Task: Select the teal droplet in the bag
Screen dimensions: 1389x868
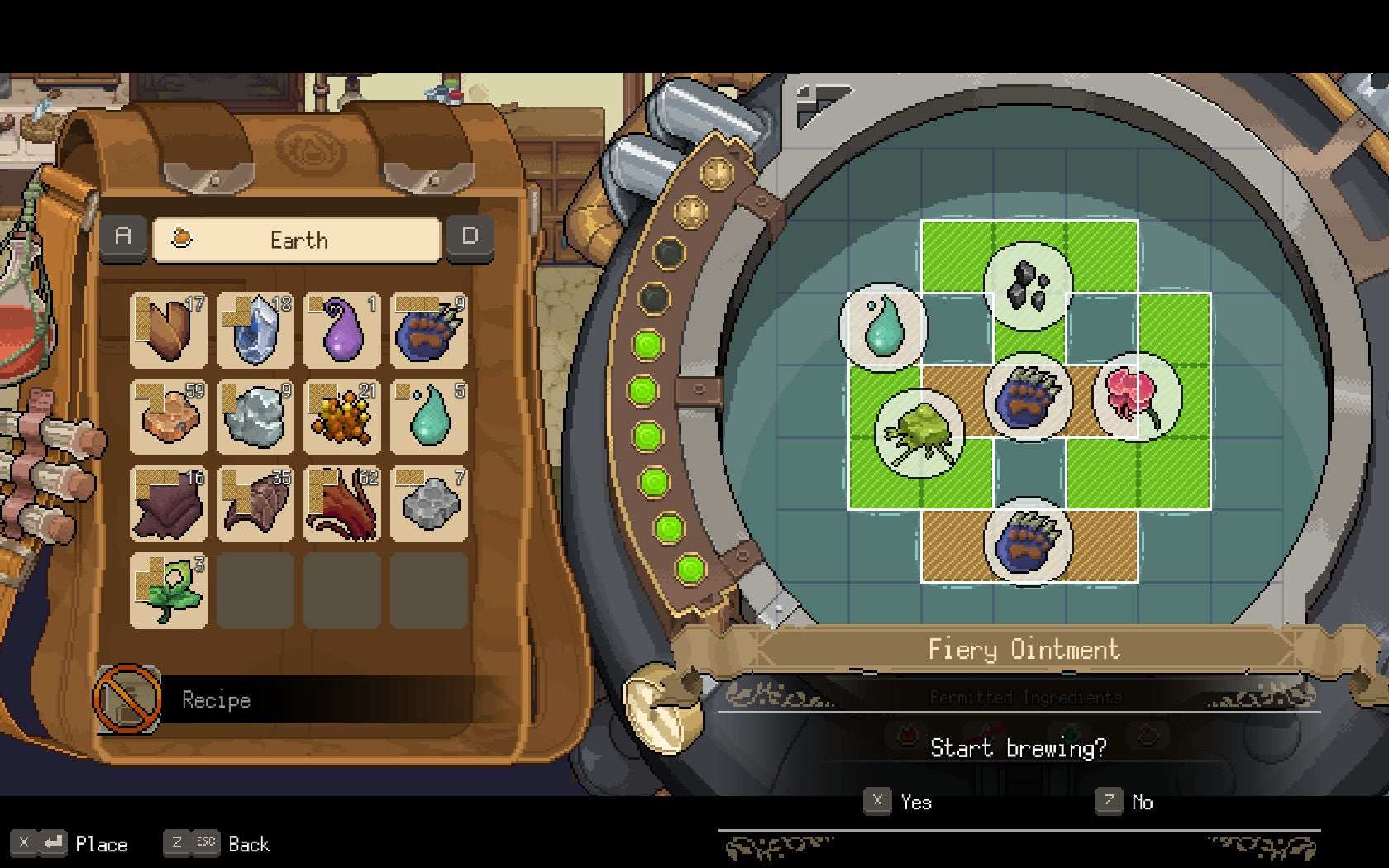Action: point(429,417)
